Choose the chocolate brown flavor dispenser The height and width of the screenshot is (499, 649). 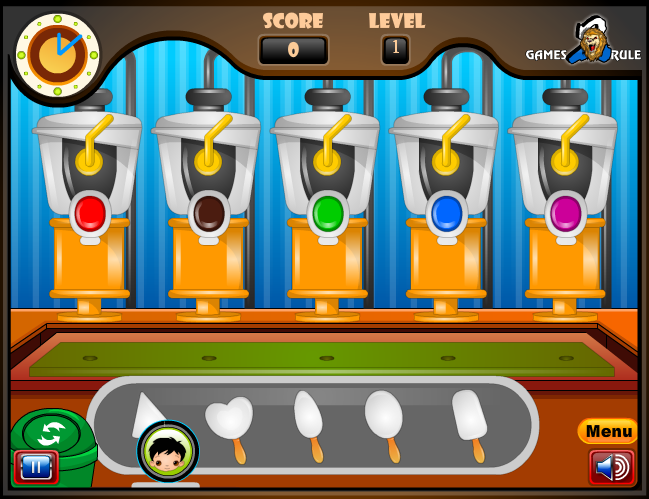point(209,212)
